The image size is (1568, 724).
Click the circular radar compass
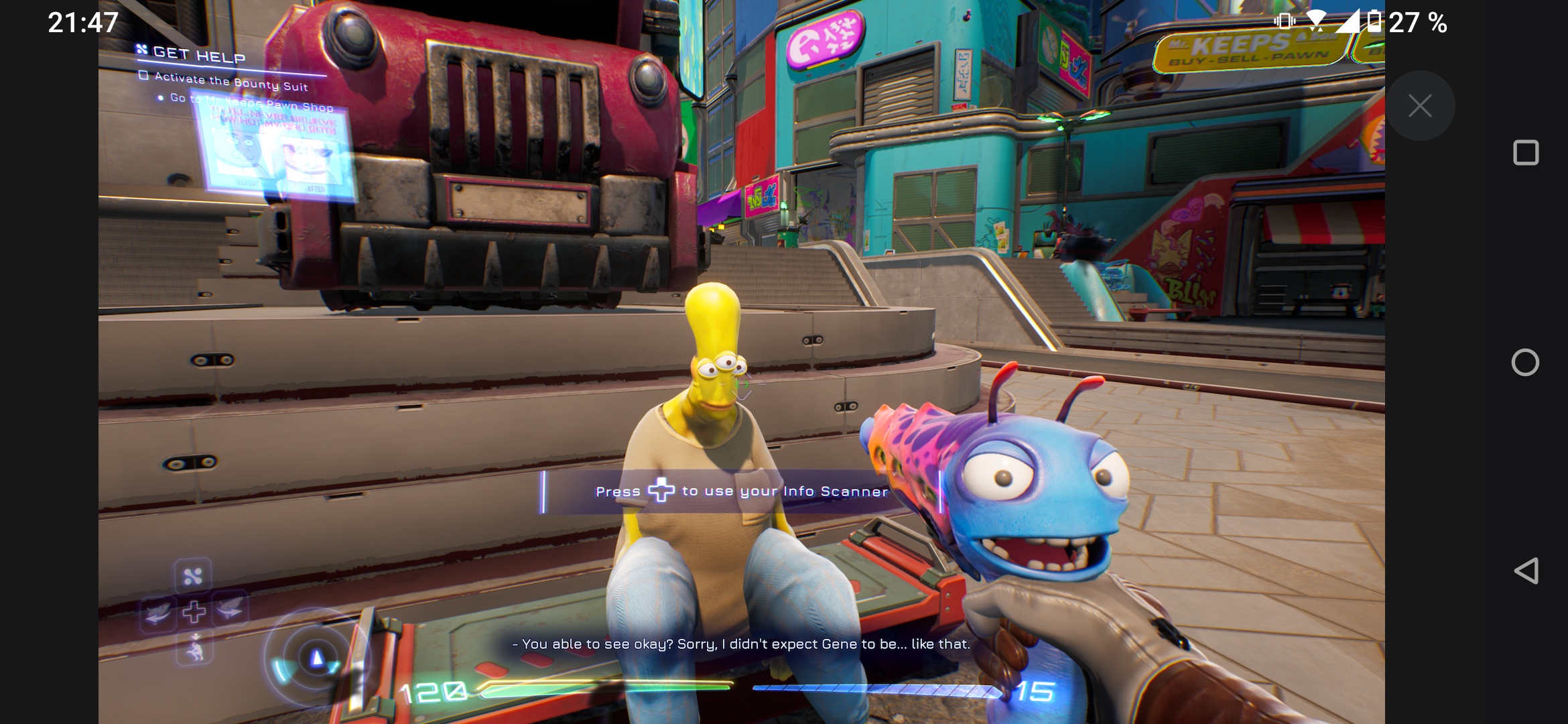pos(316,658)
